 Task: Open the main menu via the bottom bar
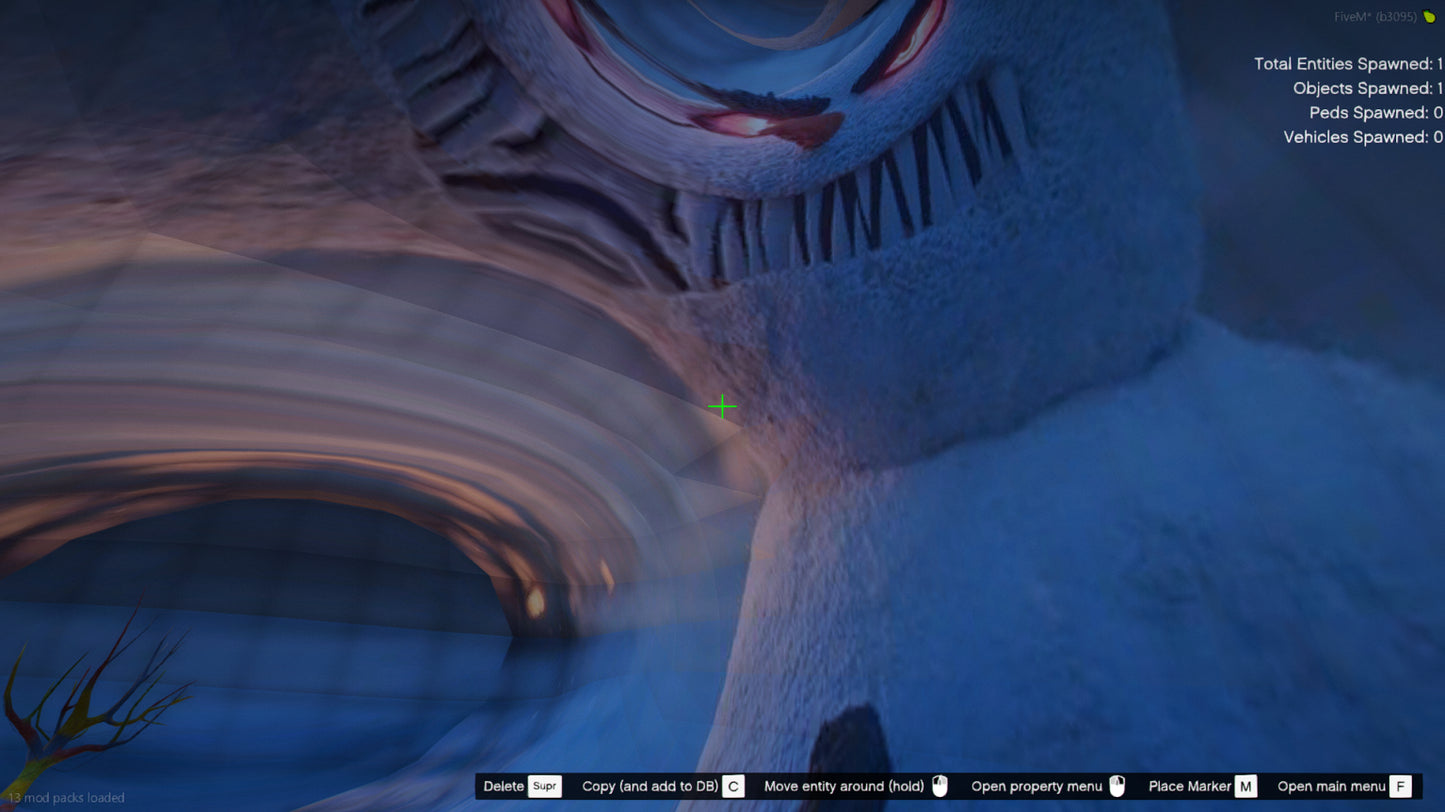pyautogui.click(x=1330, y=786)
